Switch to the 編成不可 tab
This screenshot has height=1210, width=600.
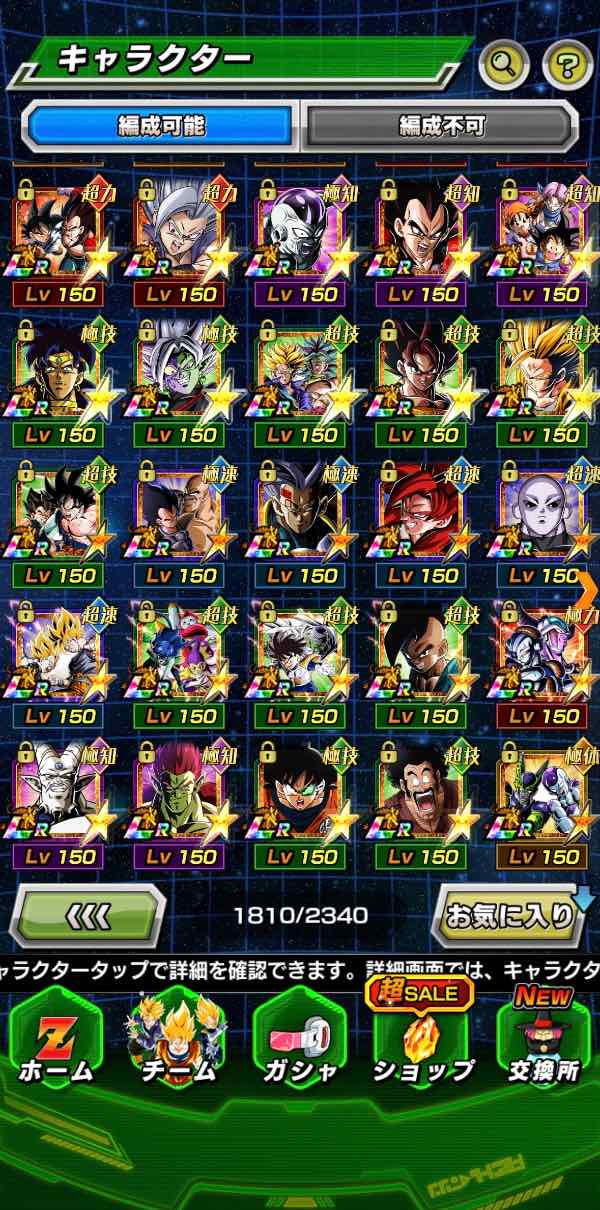pos(441,126)
